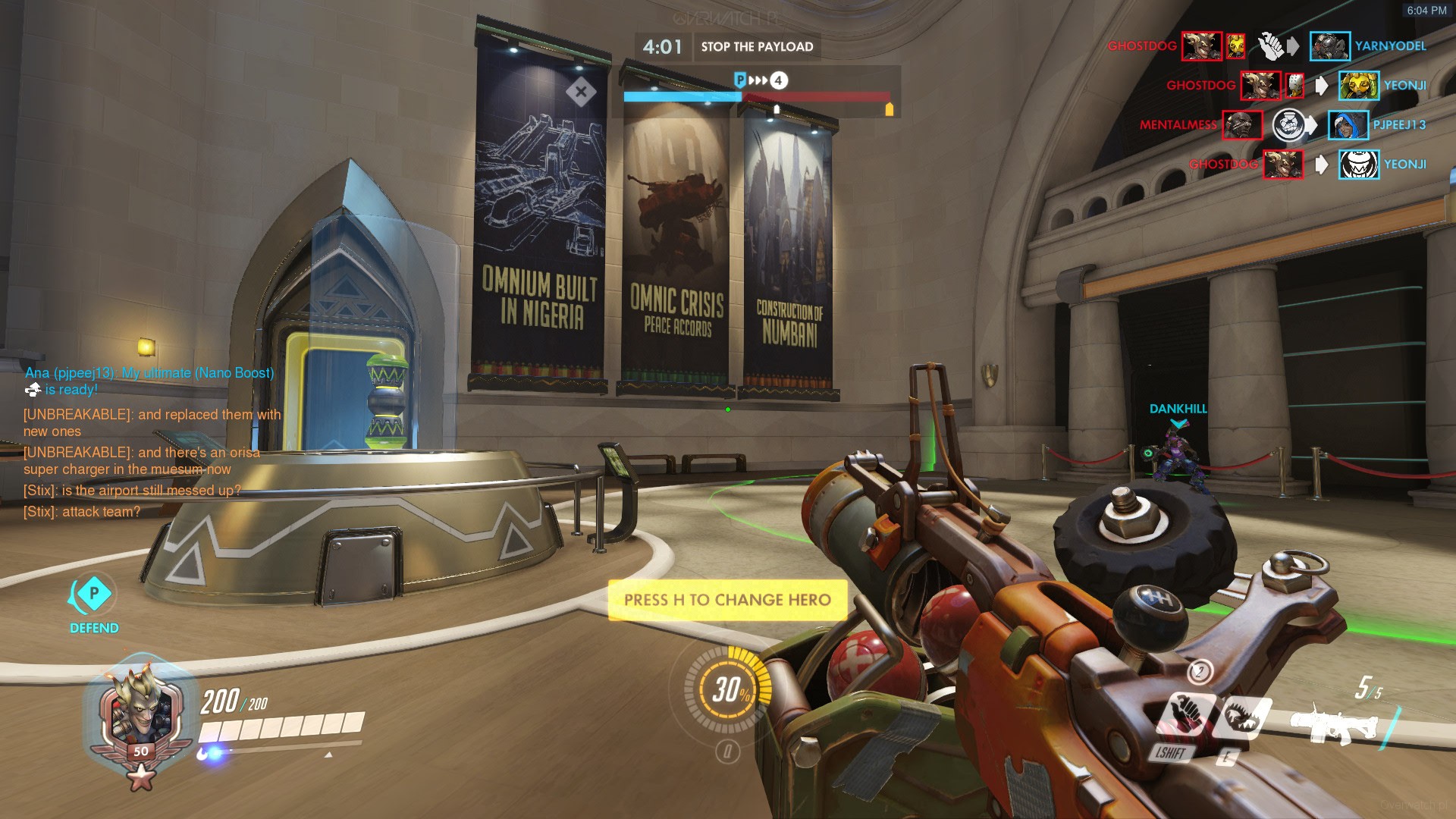Image resolution: width=1456 pixels, height=819 pixels.
Task: Click the payload progress tracker bar
Action: click(x=757, y=97)
